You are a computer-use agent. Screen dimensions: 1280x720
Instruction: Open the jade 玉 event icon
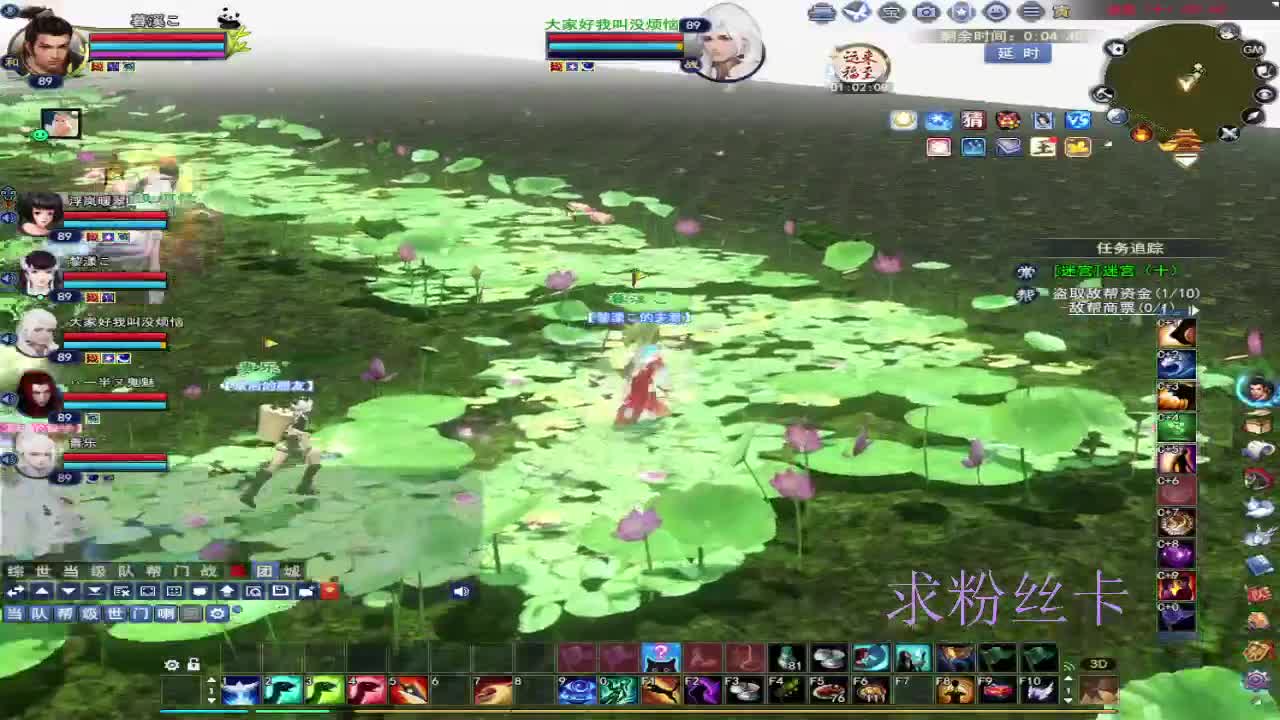tap(1044, 146)
